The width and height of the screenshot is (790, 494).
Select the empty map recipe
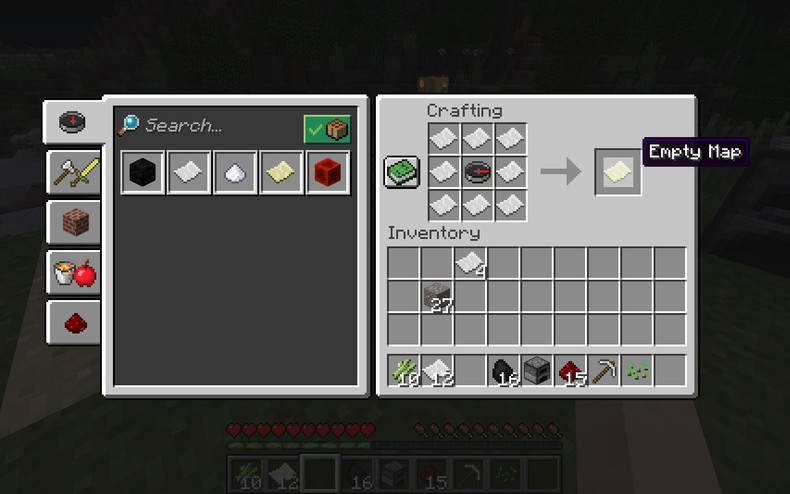tap(280, 173)
